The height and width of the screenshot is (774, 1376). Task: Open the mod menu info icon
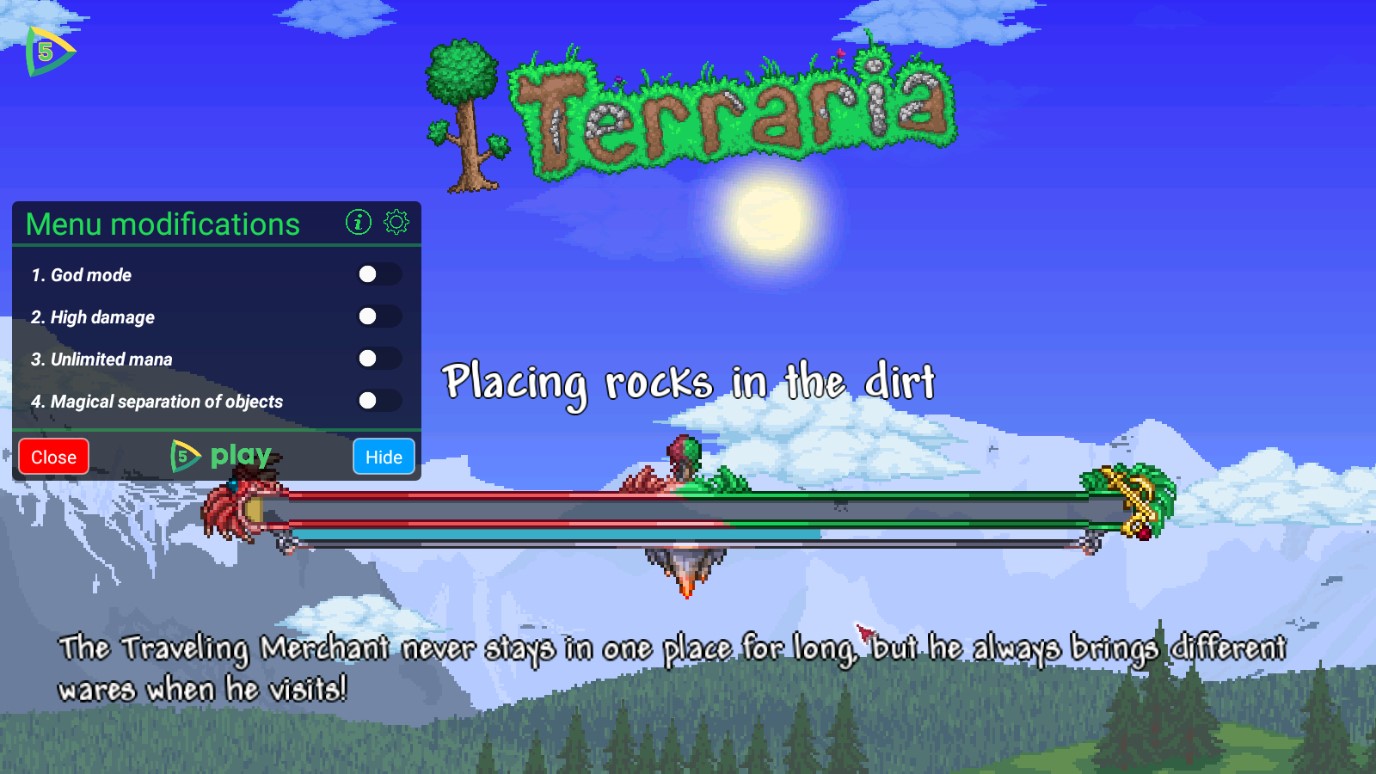tap(358, 222)
